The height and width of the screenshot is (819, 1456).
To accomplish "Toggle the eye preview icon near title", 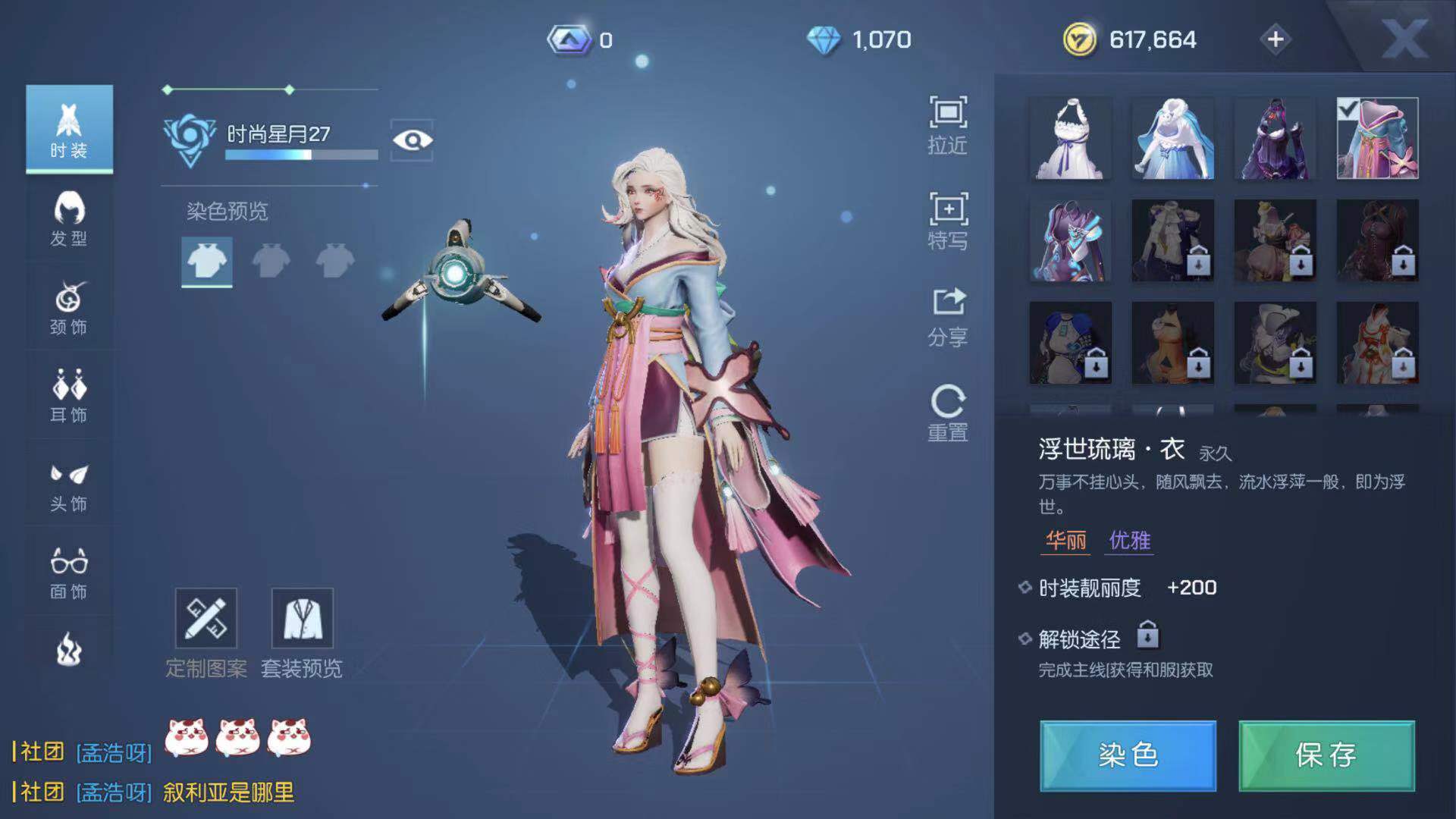I will pyautogui.click(x=411, y=140).
